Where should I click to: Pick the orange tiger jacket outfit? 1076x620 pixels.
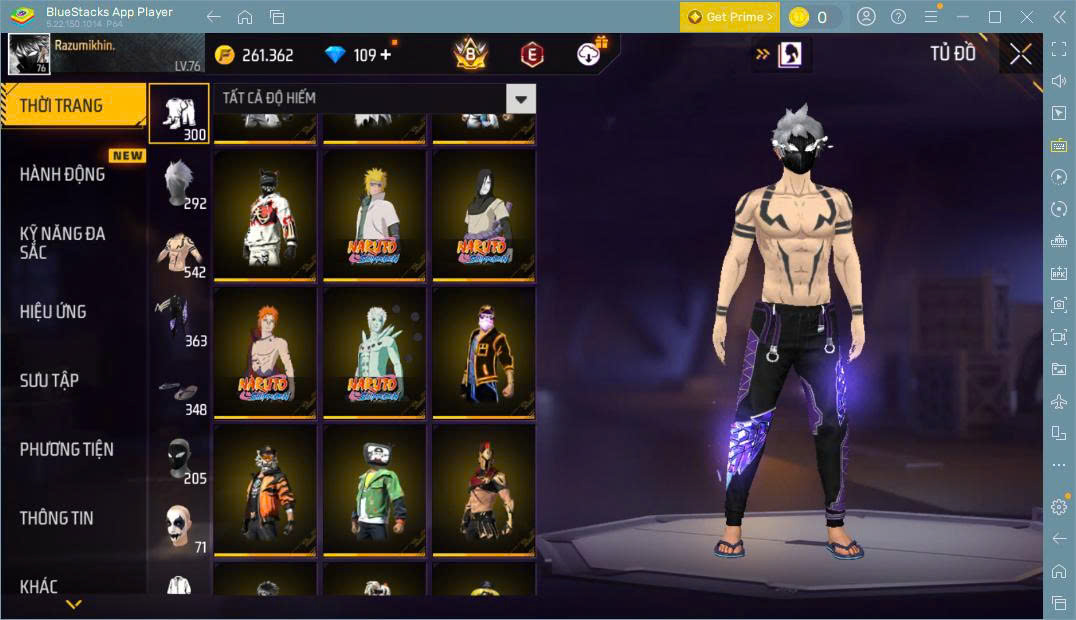click(x=265, y=490)
